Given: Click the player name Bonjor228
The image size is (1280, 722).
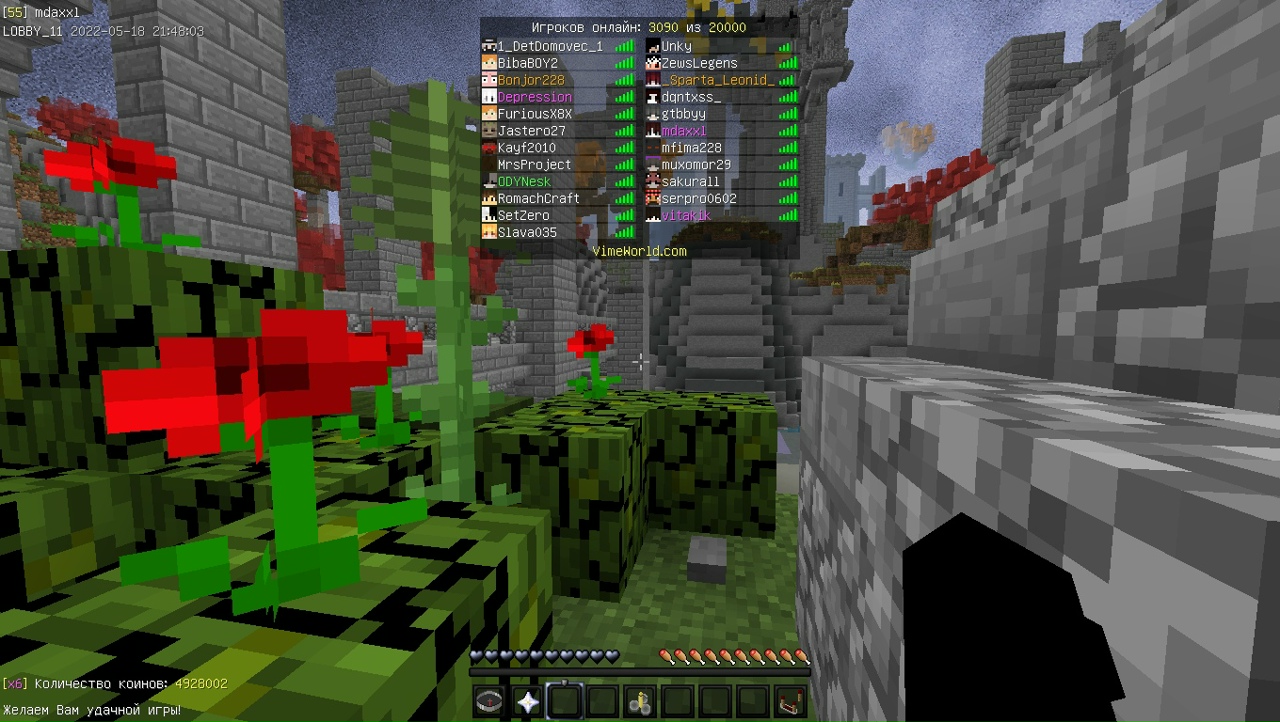Looking at the screenshot, I should (530, 79).
